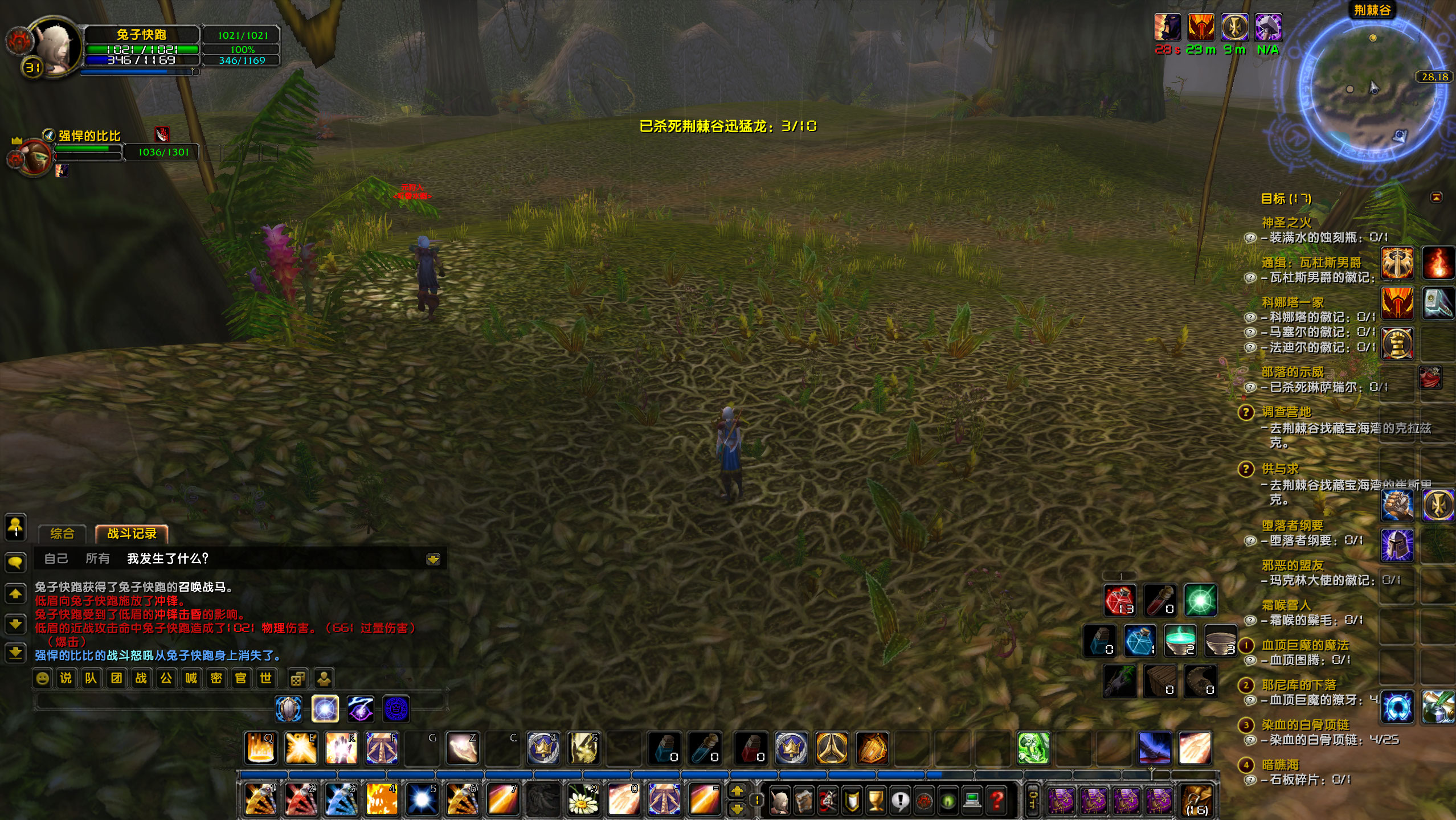Open the keyring icon beside the bag bar
The width and height of the screenshot is (1456, 820).
click(x=1033, y=800)
